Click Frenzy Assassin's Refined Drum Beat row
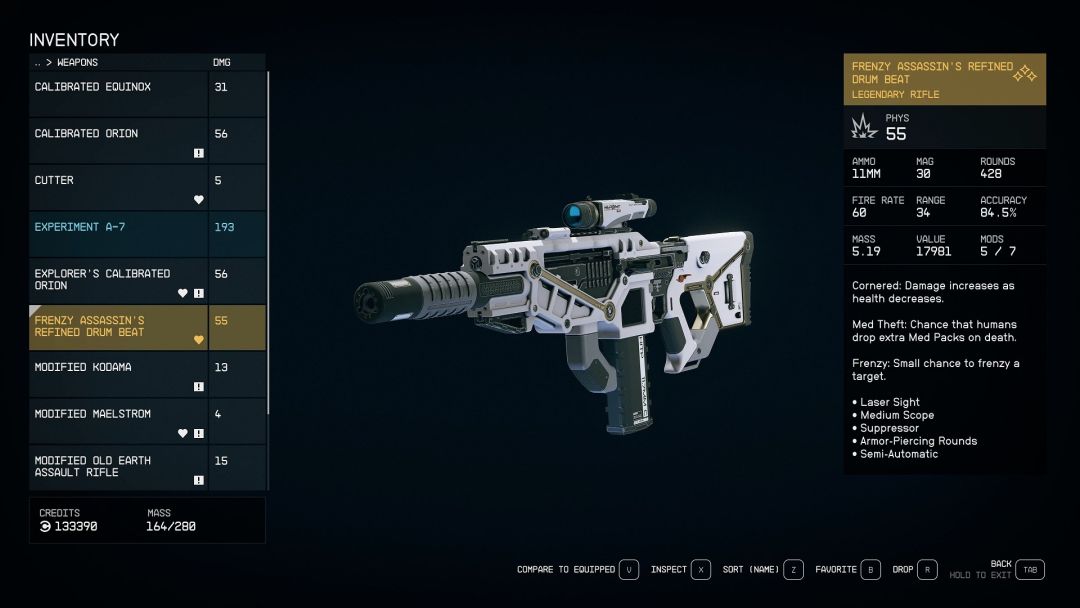Screen dimensions: 1080x608 point(118,327)
